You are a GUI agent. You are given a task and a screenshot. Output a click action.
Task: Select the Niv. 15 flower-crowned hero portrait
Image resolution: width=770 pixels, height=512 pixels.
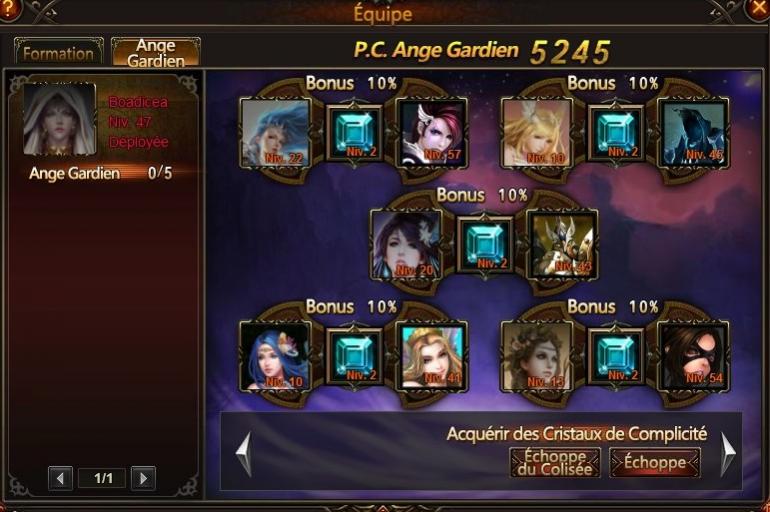click(536, 357)
